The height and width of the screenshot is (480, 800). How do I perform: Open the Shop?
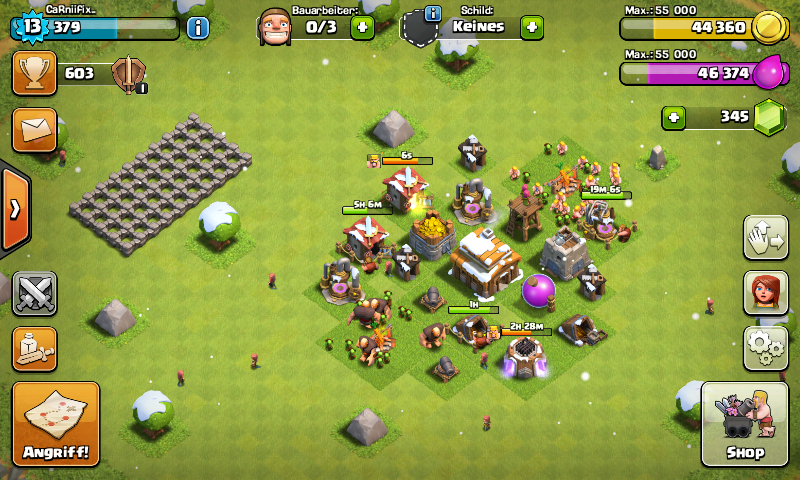(744, 424)
